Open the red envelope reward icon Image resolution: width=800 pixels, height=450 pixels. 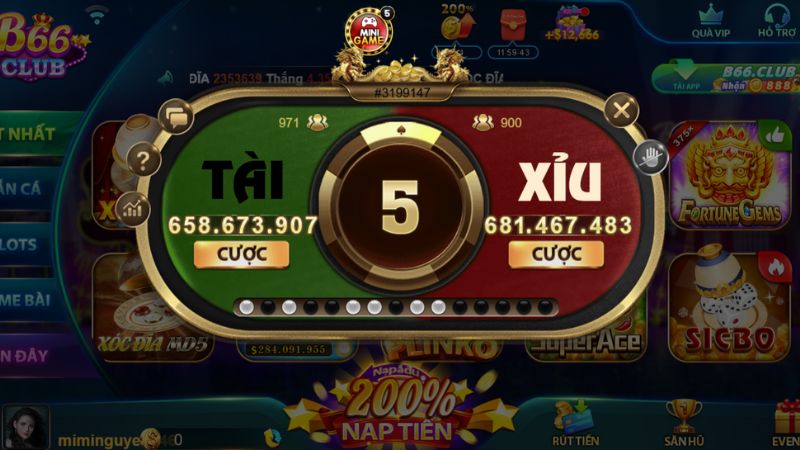coord(512,24)
